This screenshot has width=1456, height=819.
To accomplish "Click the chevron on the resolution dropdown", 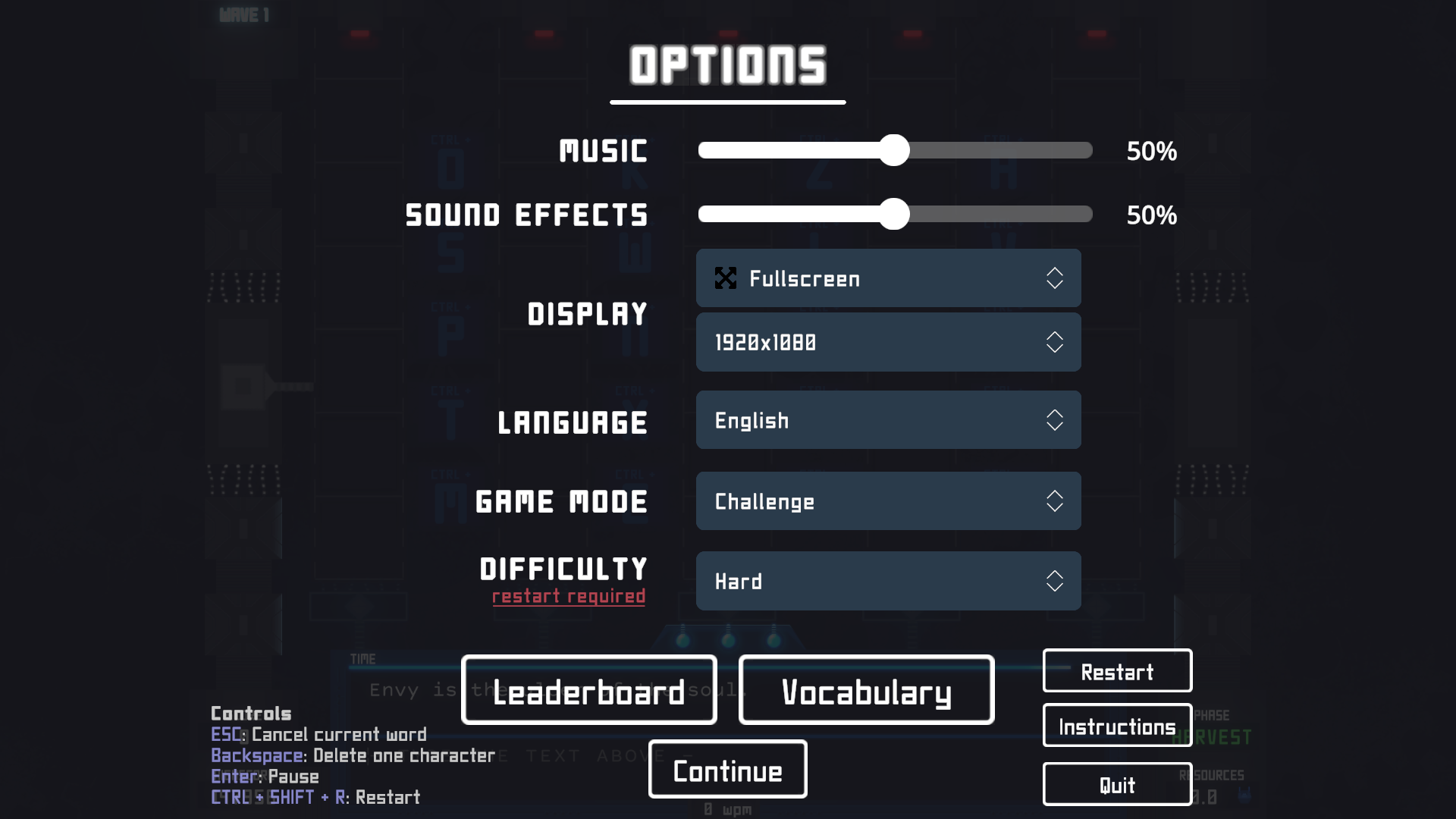I will point(1055,343).
